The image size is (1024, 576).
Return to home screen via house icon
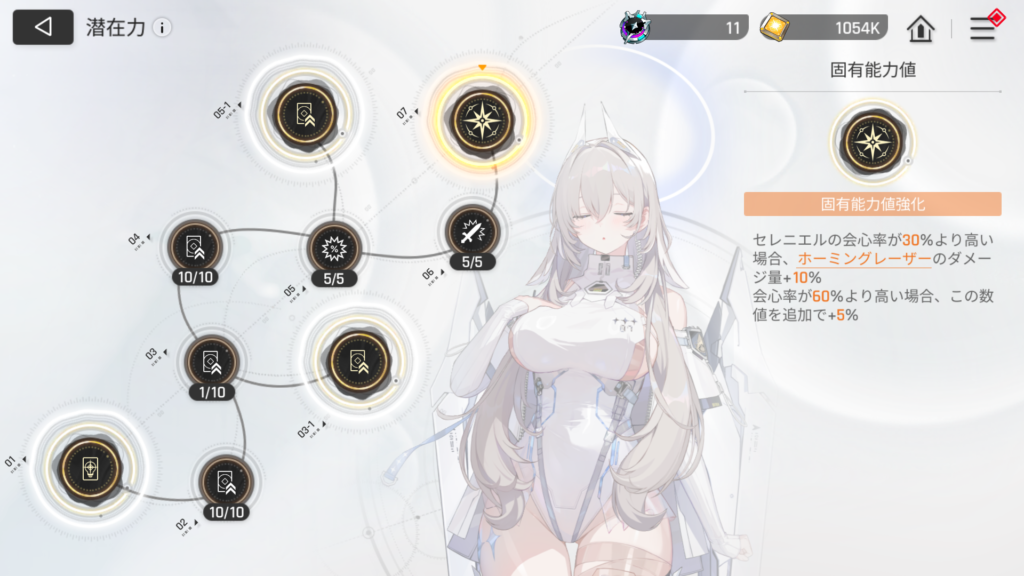point(920,28)
